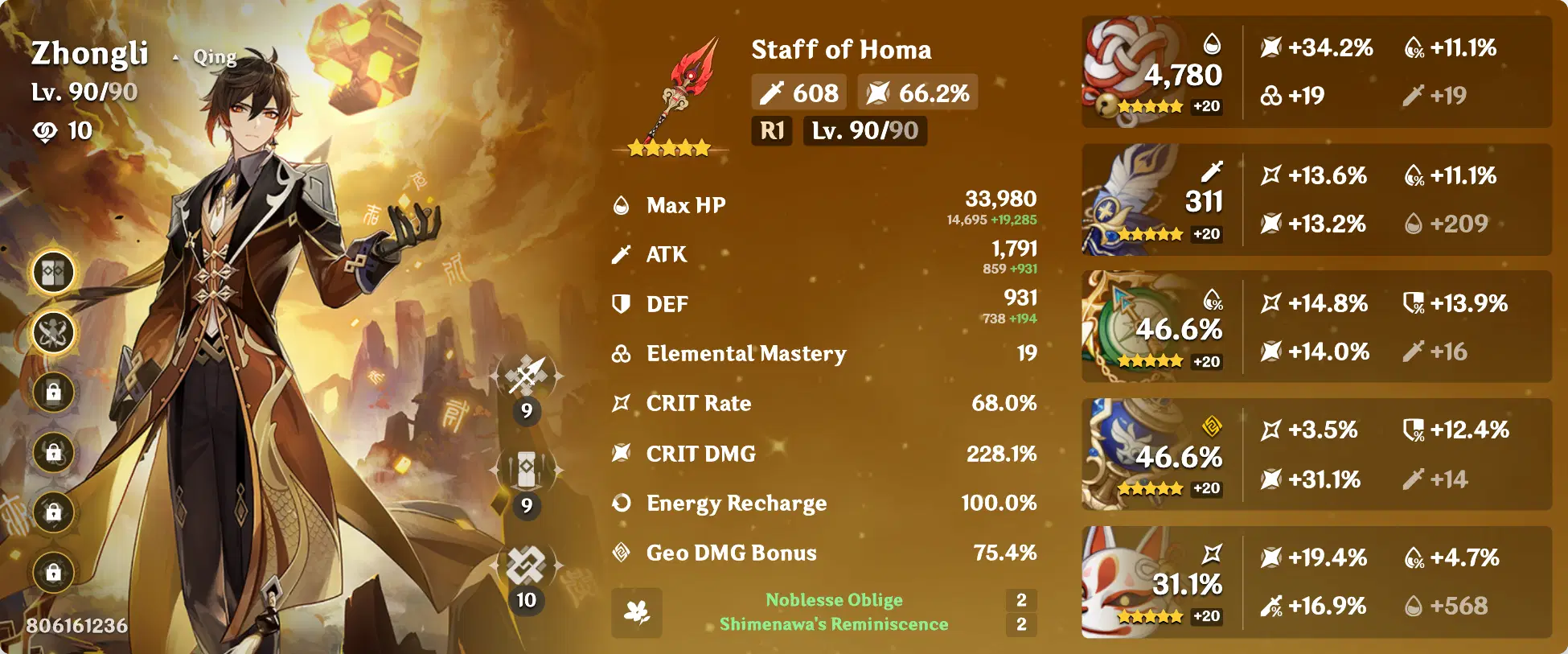Click the R1 refinement badge
The image size is (1568, 654).
774,131
